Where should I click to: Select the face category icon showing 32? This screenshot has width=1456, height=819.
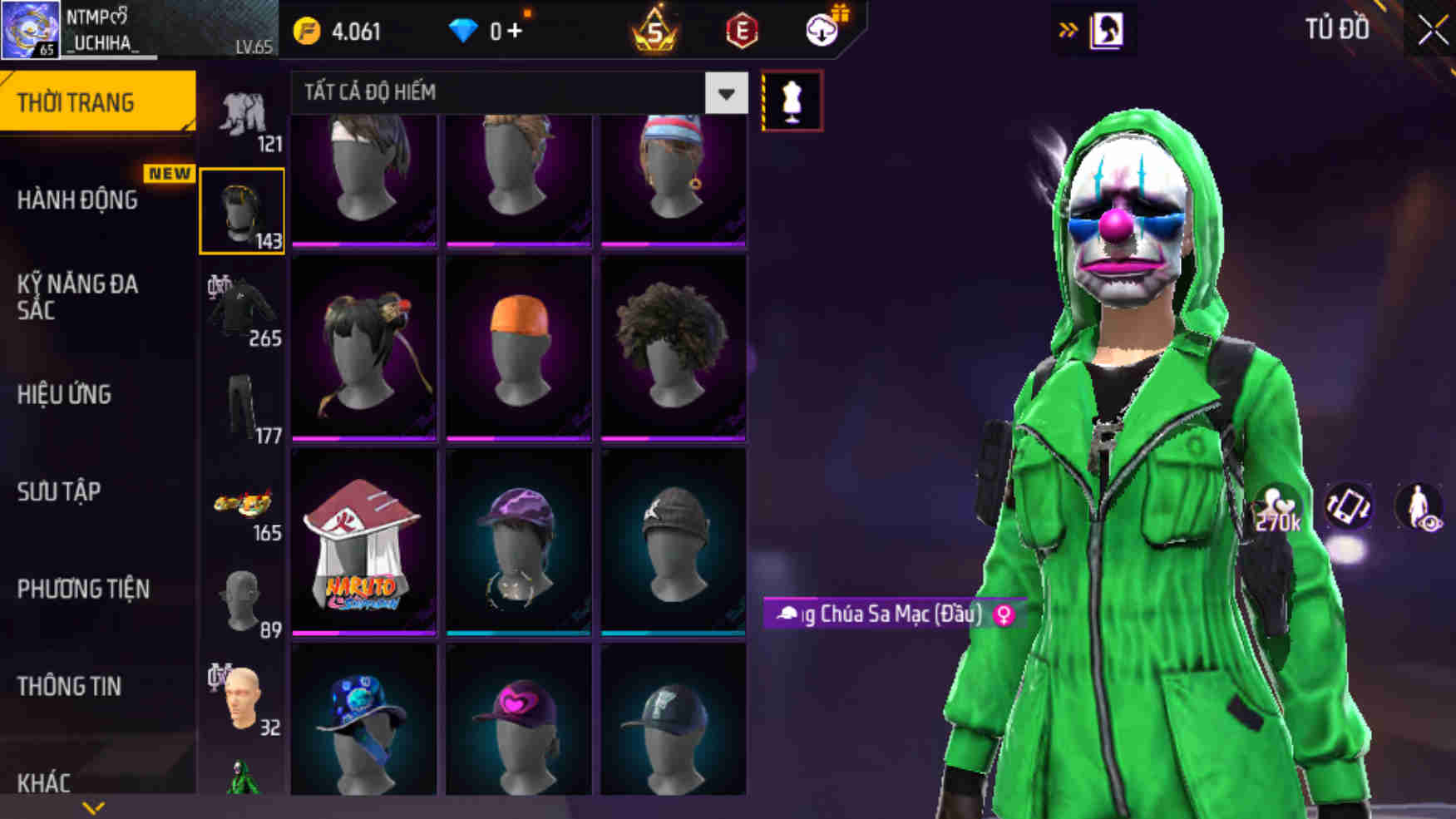244,698
